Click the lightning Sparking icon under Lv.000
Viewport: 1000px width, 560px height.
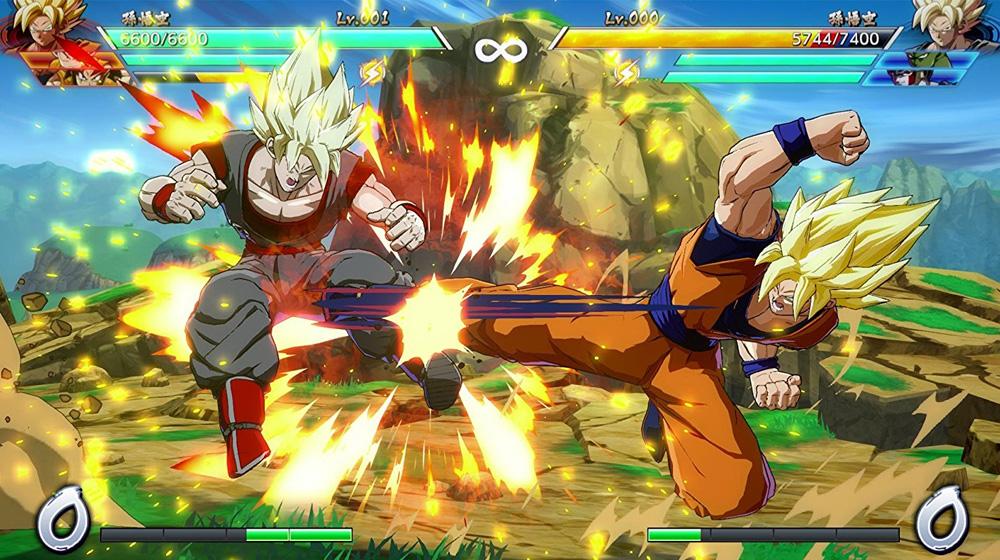click(x=627, y=72)
